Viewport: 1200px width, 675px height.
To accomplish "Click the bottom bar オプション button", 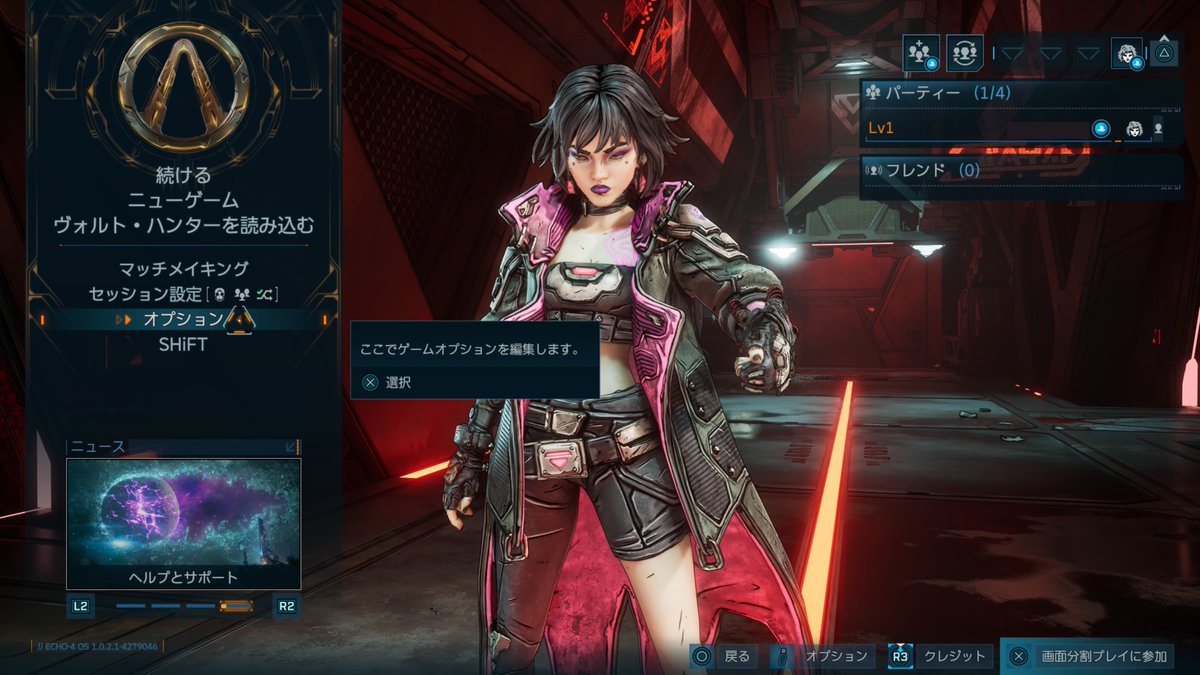I will click(825, 656).
